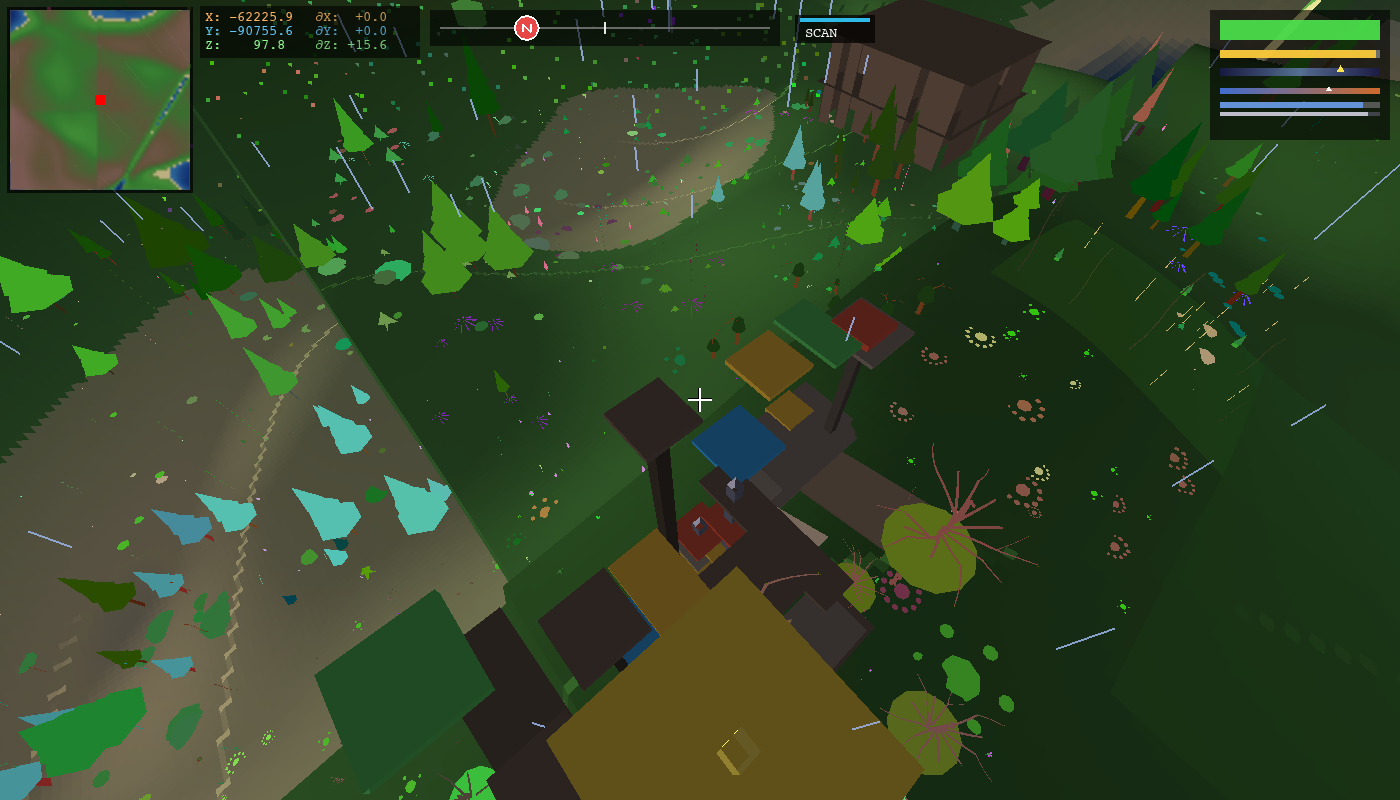This screenshot has height=800, width=1400.
Task: Click the white heading tick on the compass strip
Action: coord(605,29)
